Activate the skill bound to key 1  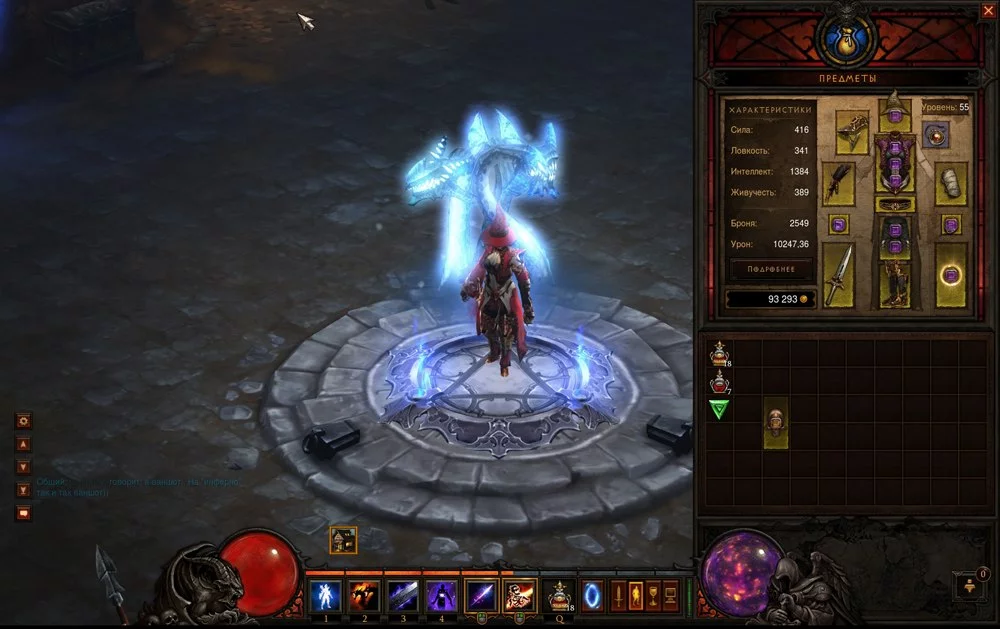[326, 596]
